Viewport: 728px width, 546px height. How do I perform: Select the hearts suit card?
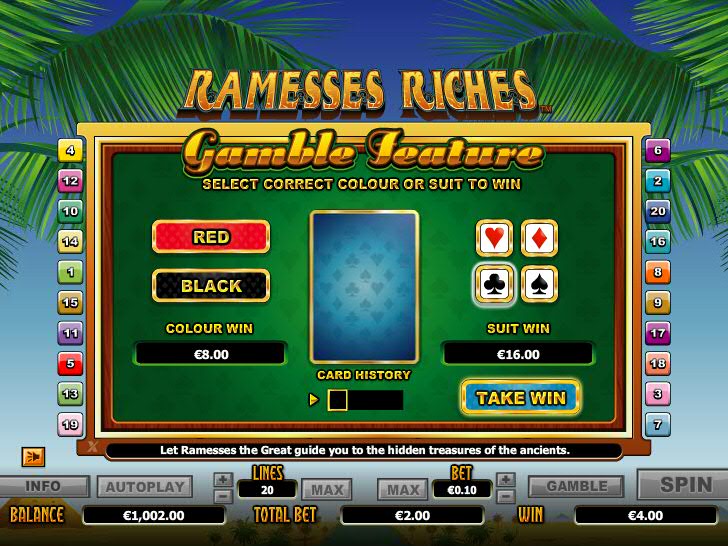point(495,238)
